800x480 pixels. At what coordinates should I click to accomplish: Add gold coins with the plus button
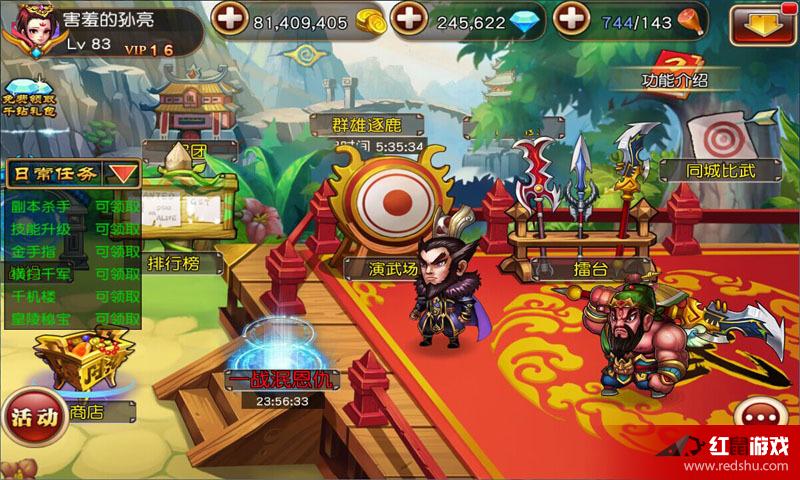pos(231,19)
